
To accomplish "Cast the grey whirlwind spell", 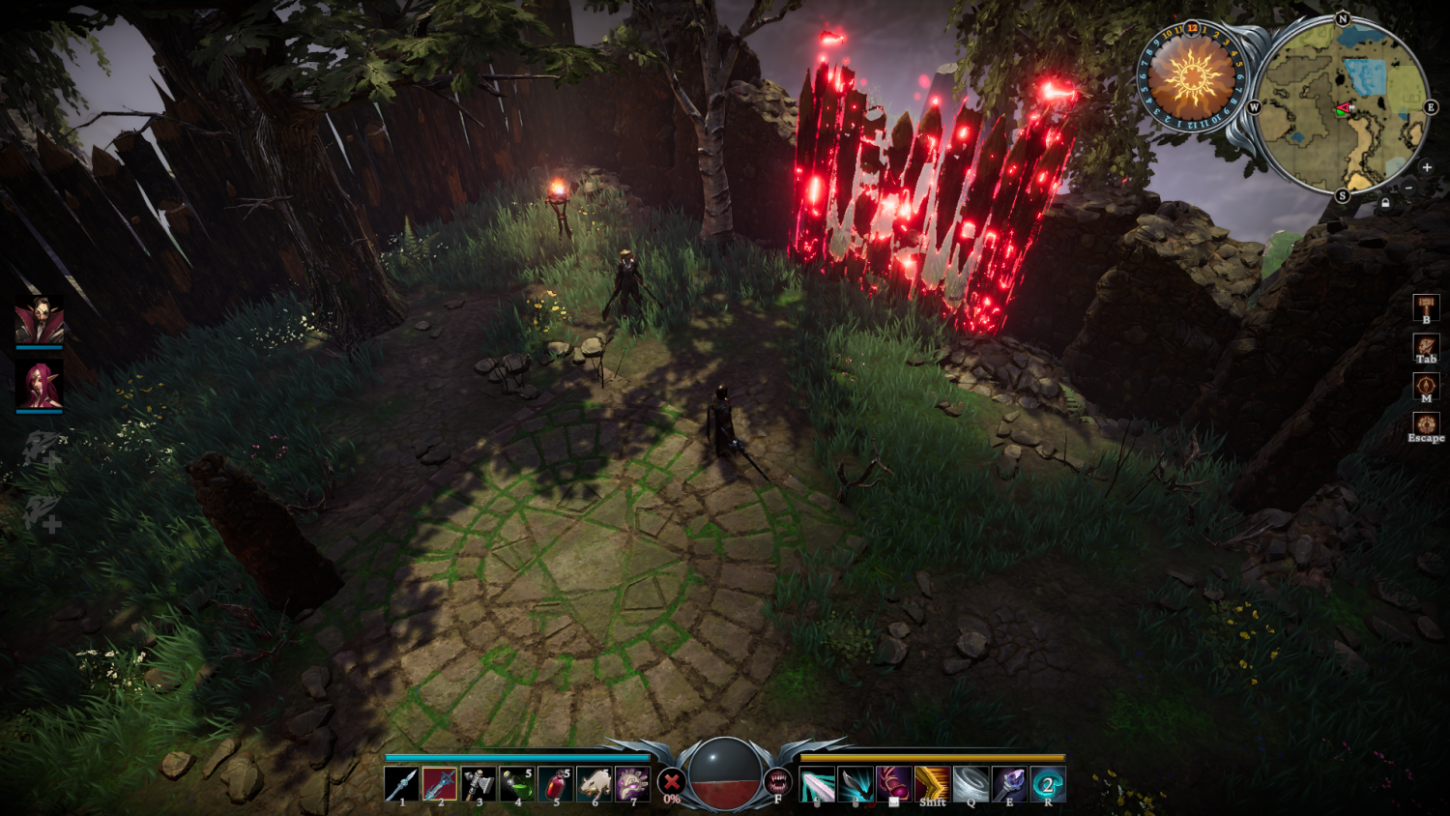I will [x=970, y=783].
